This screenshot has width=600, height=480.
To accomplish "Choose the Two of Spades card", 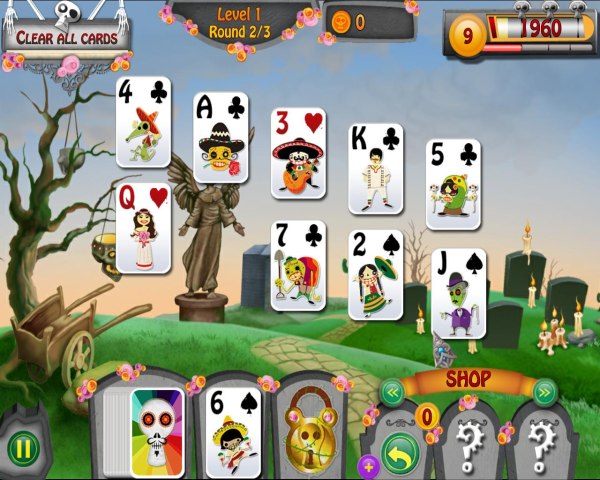I will [375, 274].
